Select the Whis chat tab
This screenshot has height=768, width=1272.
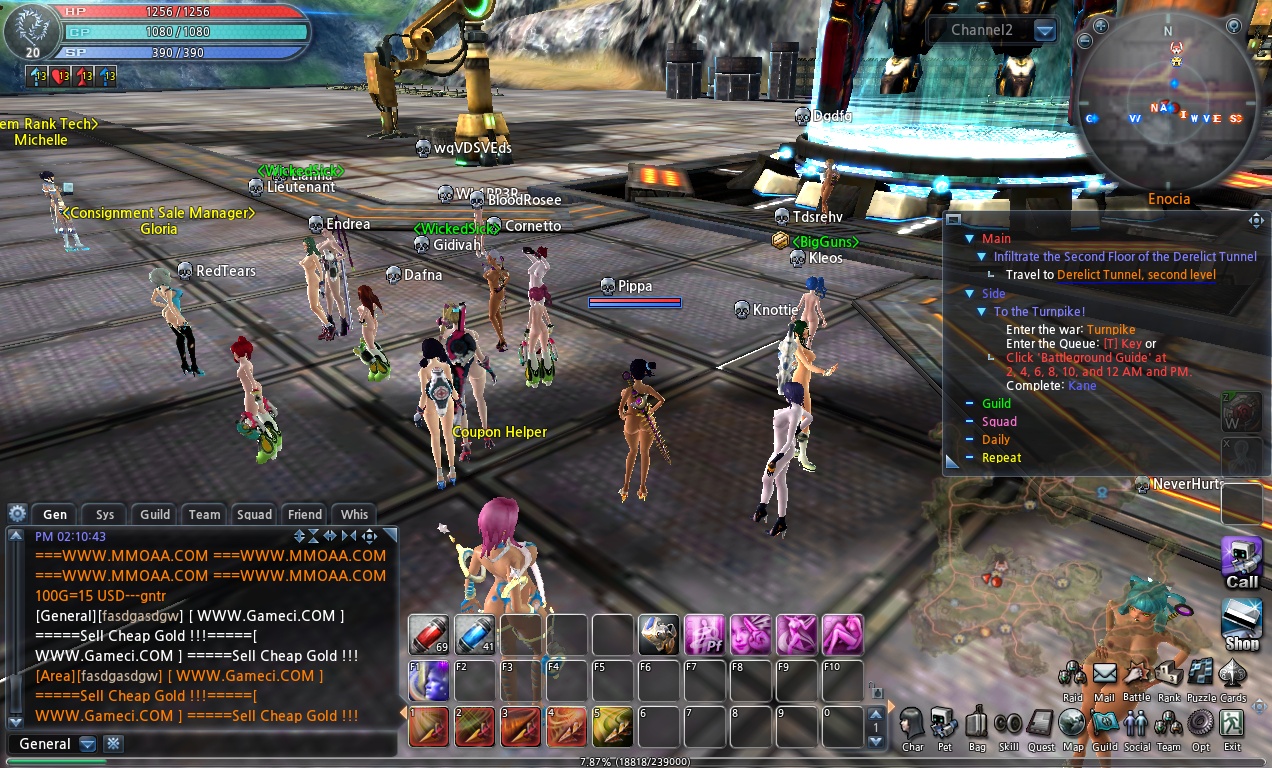[x=354, y=514]
